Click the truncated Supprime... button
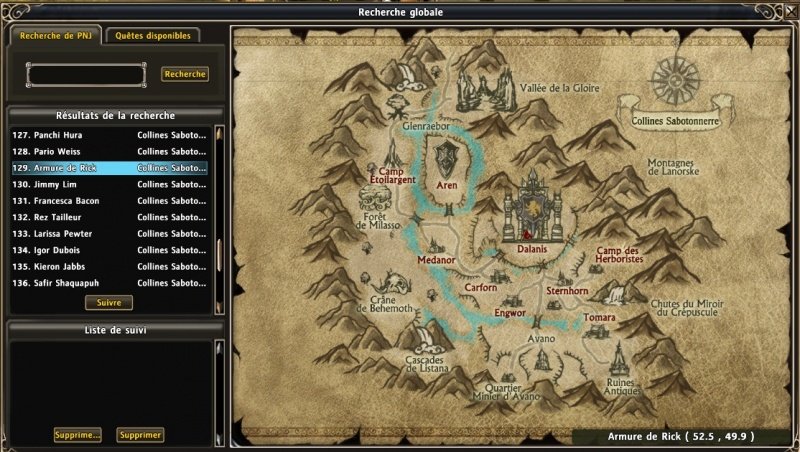This screenshot has width=800, height=452. point(78,435)
